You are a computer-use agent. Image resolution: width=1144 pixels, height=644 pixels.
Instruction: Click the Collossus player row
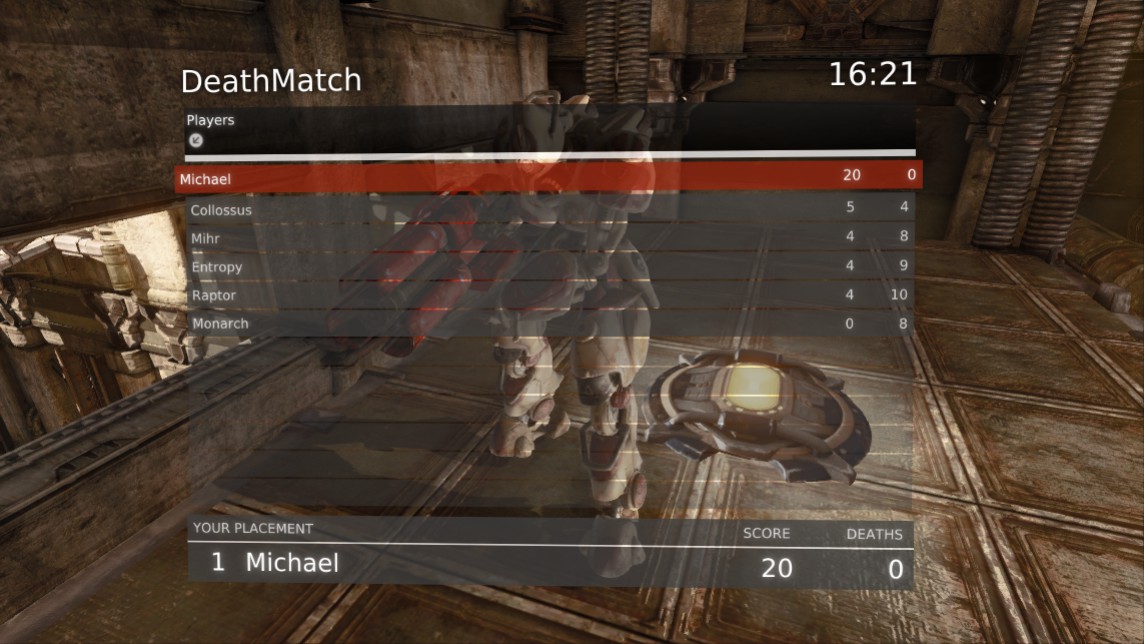[x=548, y=210]
